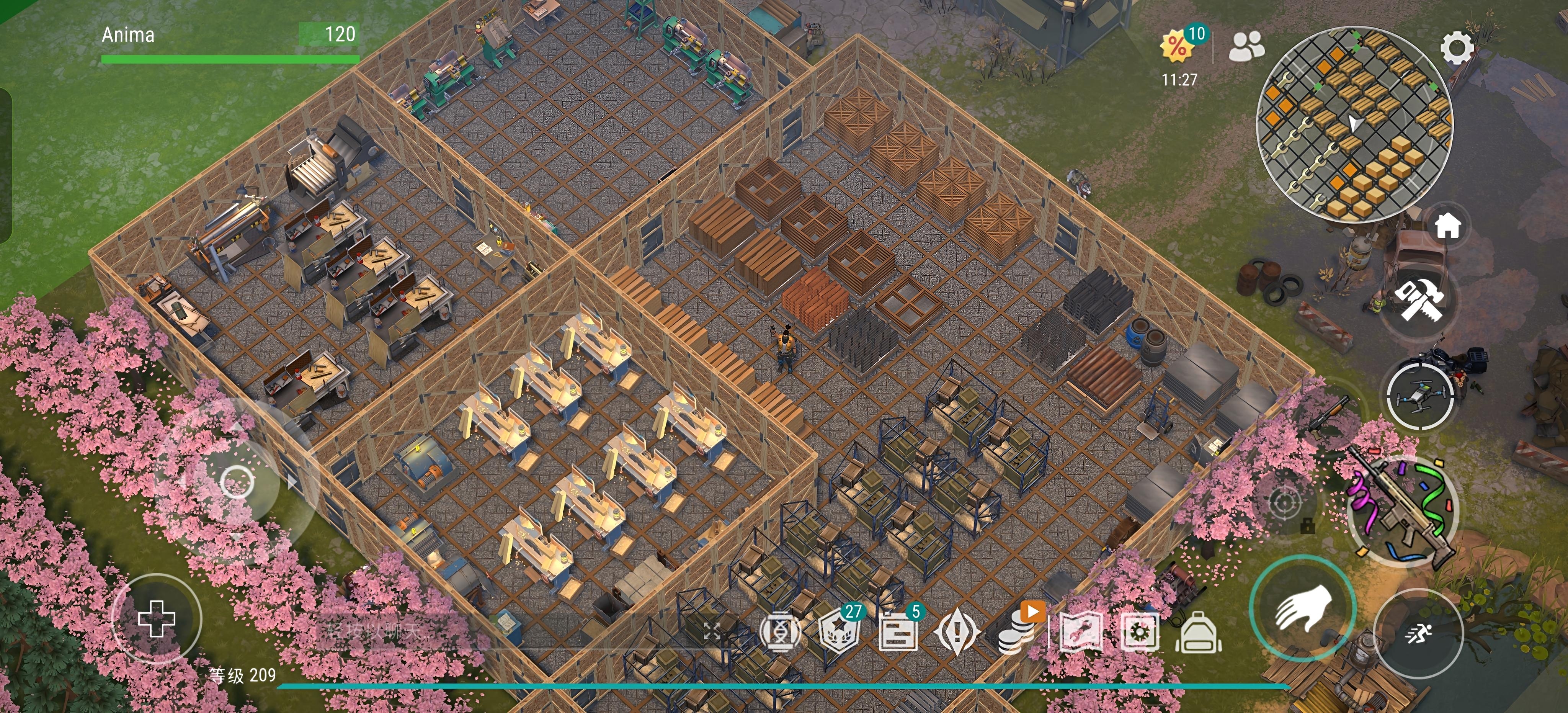1568x713 pixels.
Task: Tap the hand interact button
Action: pos(1302,610)
